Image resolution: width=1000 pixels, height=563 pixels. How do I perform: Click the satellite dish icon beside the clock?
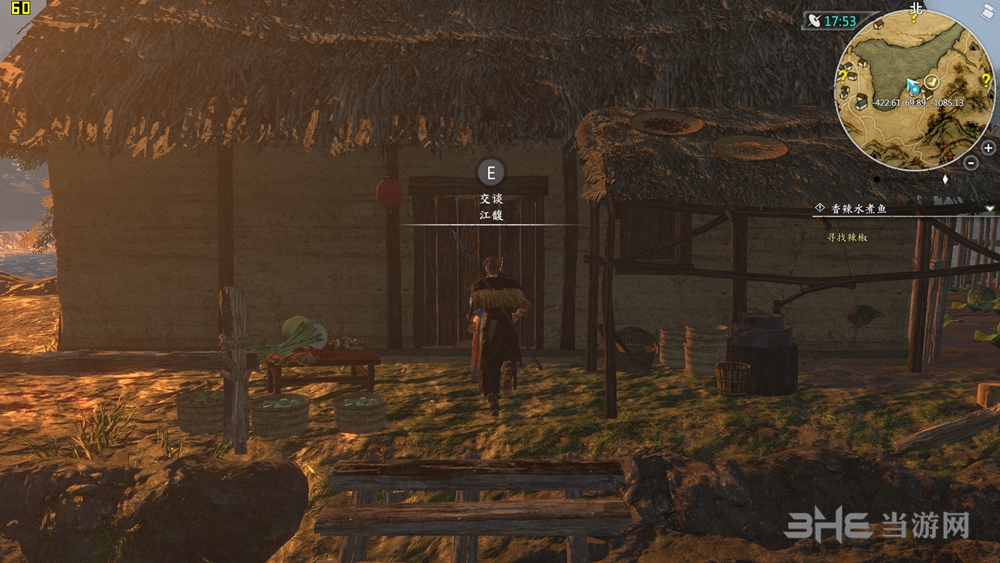[815, 21]
